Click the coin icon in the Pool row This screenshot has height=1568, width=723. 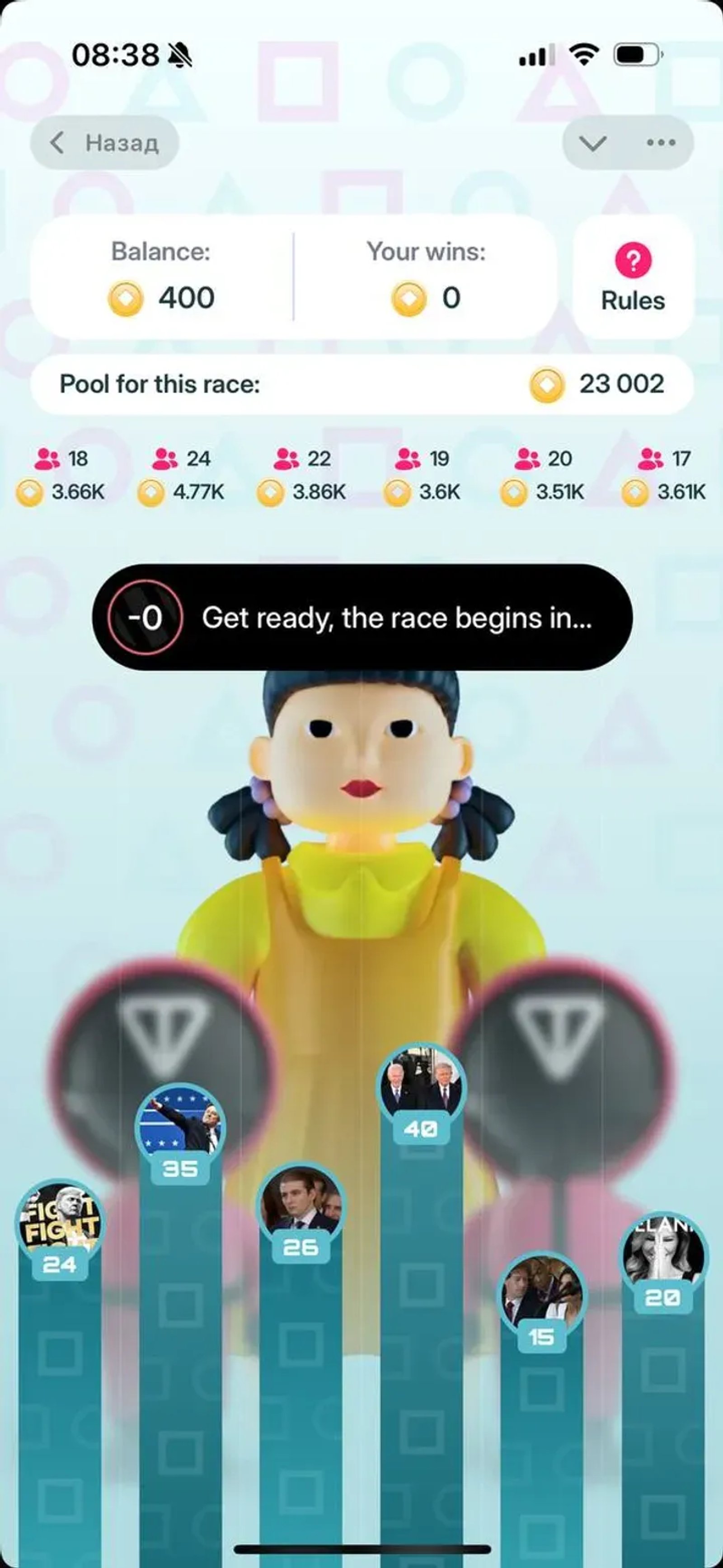[x=549, y=384]
